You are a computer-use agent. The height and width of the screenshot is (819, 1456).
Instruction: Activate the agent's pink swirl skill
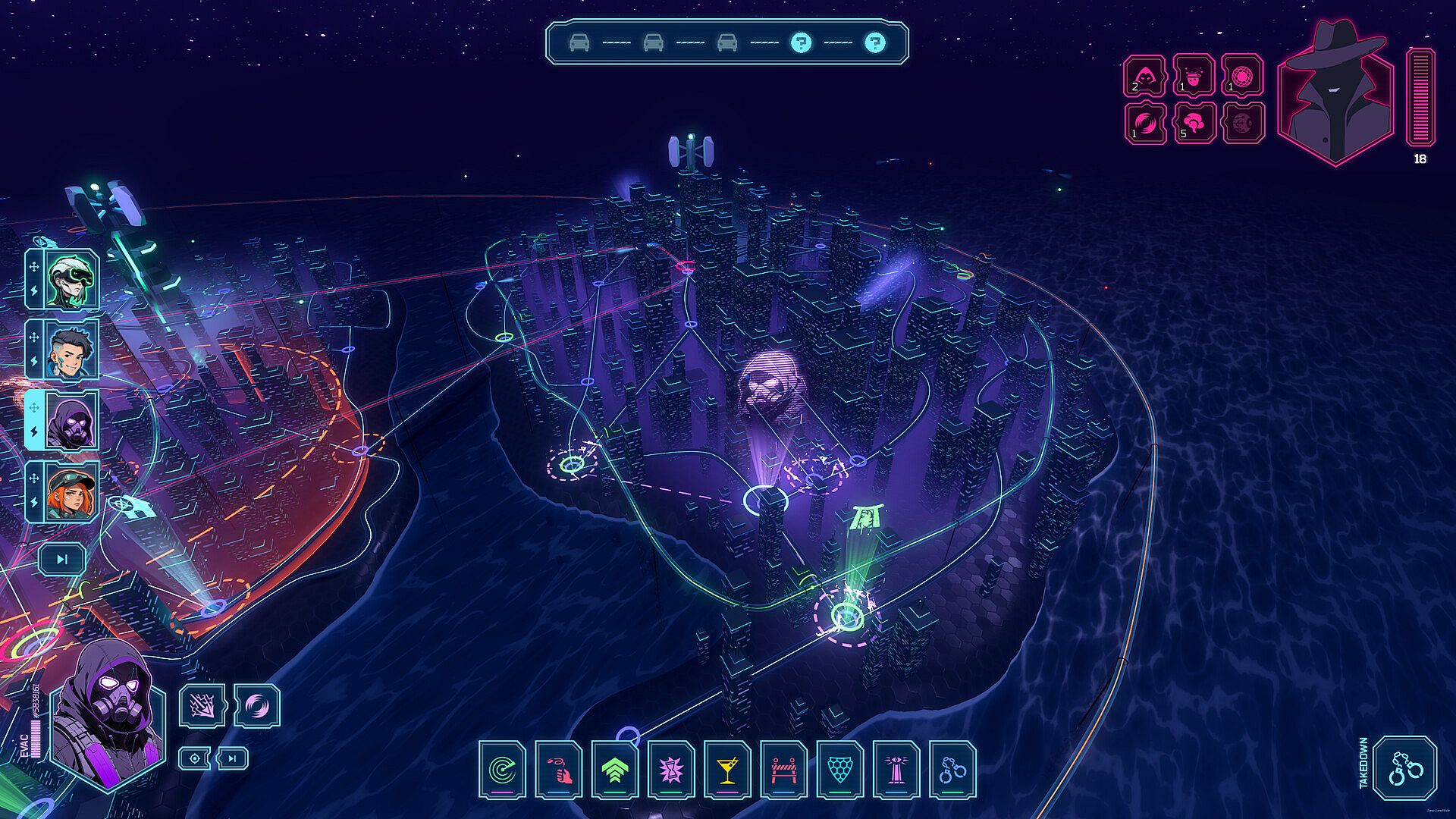click(x=257, y=705)
